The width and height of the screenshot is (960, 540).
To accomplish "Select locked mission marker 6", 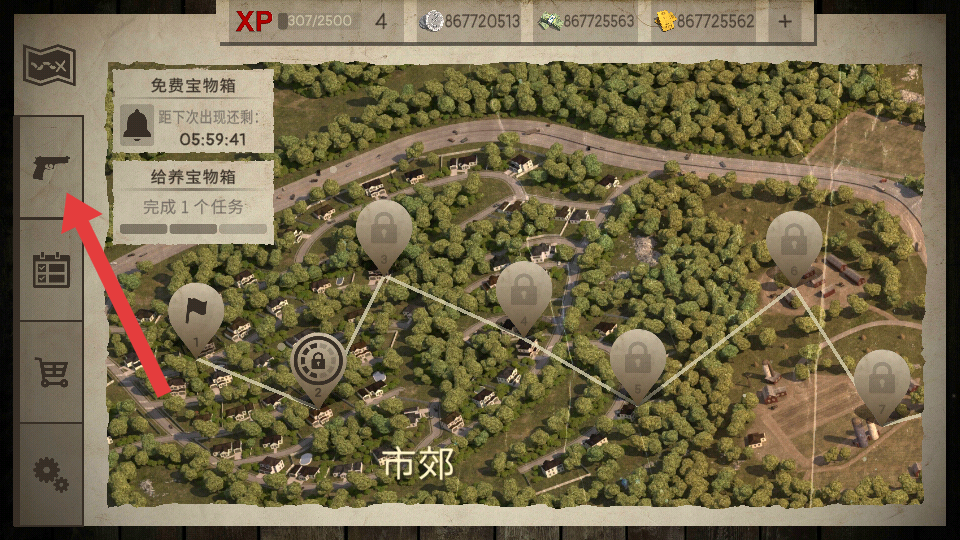I will (x=794, y=243).
